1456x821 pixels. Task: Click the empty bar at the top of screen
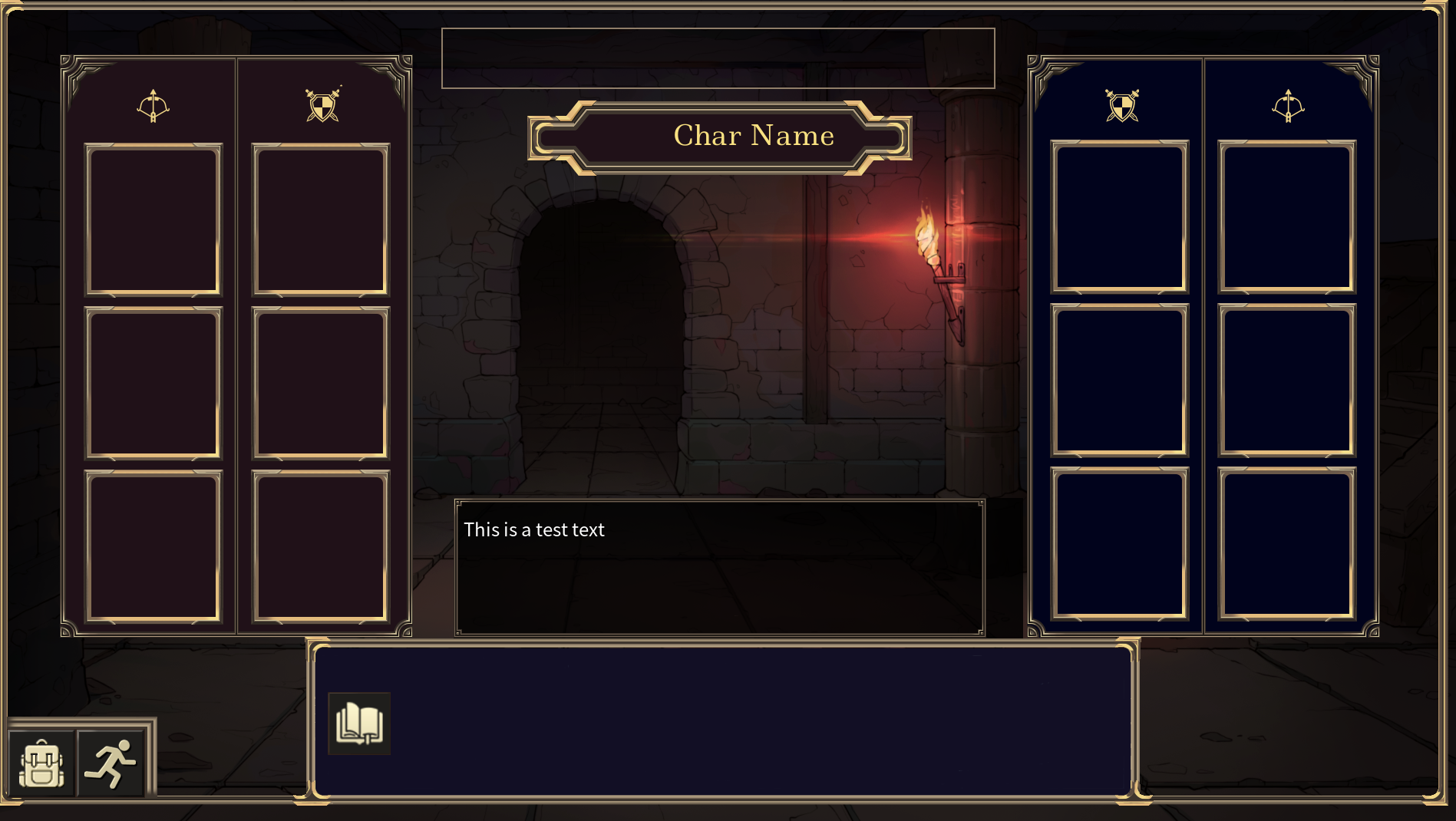pos(719,58)
